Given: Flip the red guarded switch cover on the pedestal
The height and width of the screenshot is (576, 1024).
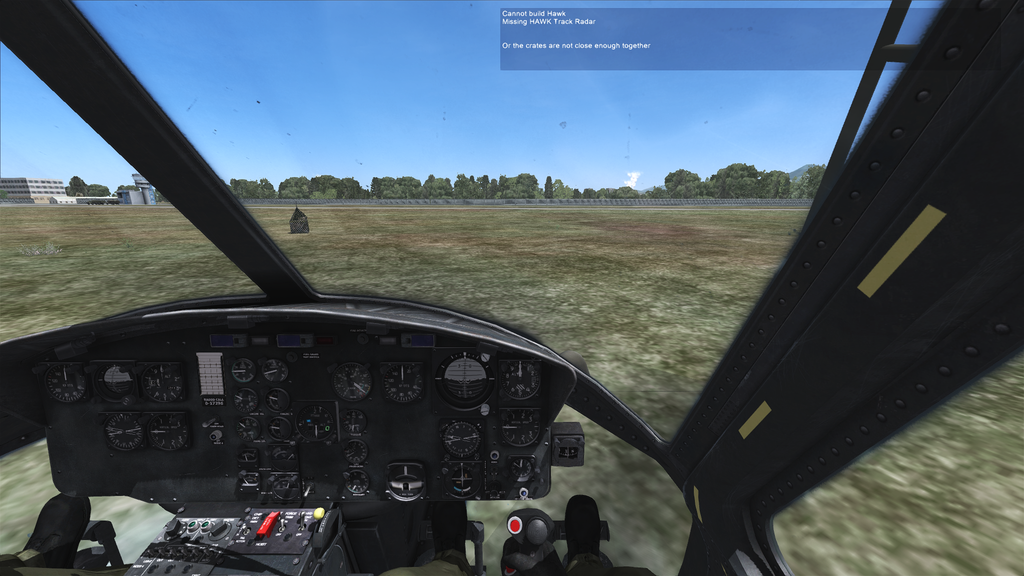Looking at the screenshot, I should [267, 522].
